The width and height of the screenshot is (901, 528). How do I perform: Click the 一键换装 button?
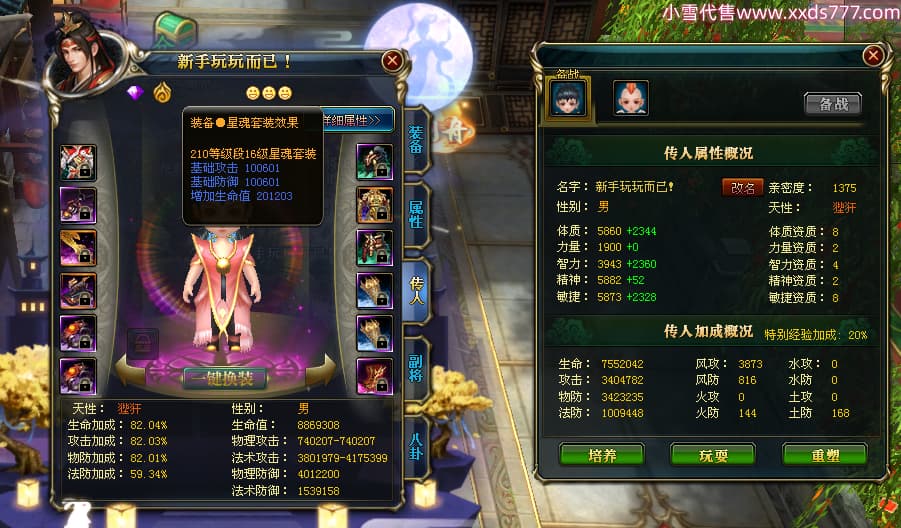(225, 378)
